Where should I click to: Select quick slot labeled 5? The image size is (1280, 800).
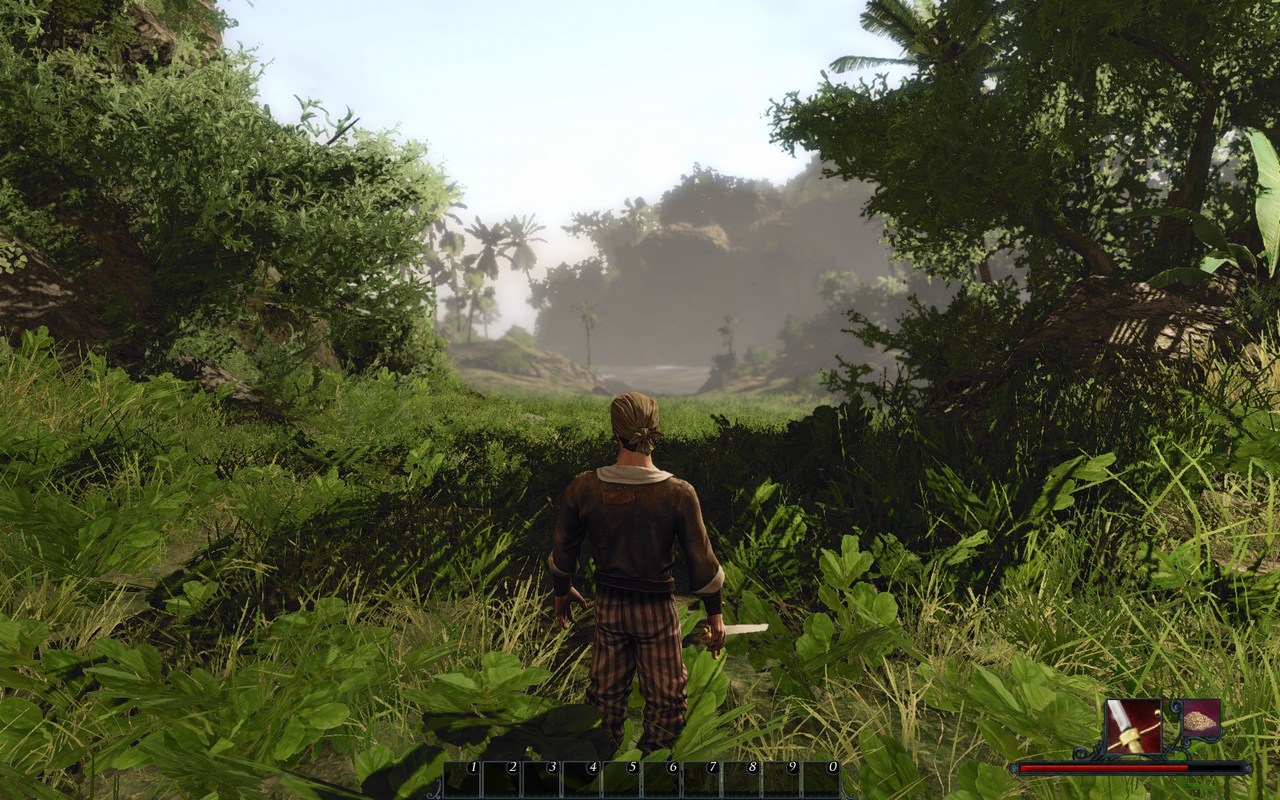pos(622,780)
